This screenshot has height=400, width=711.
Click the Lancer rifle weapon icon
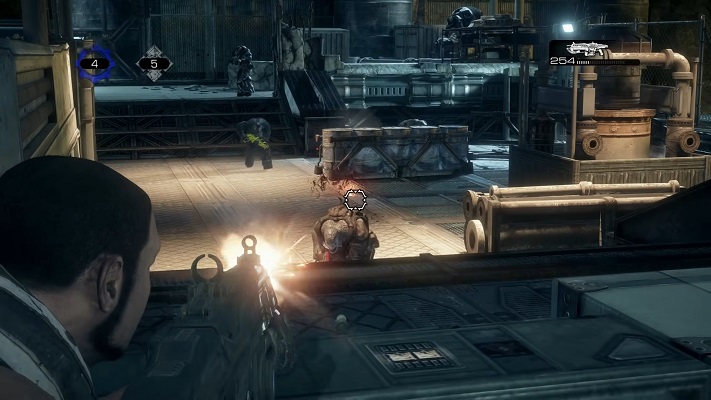(x=588, y=48)
